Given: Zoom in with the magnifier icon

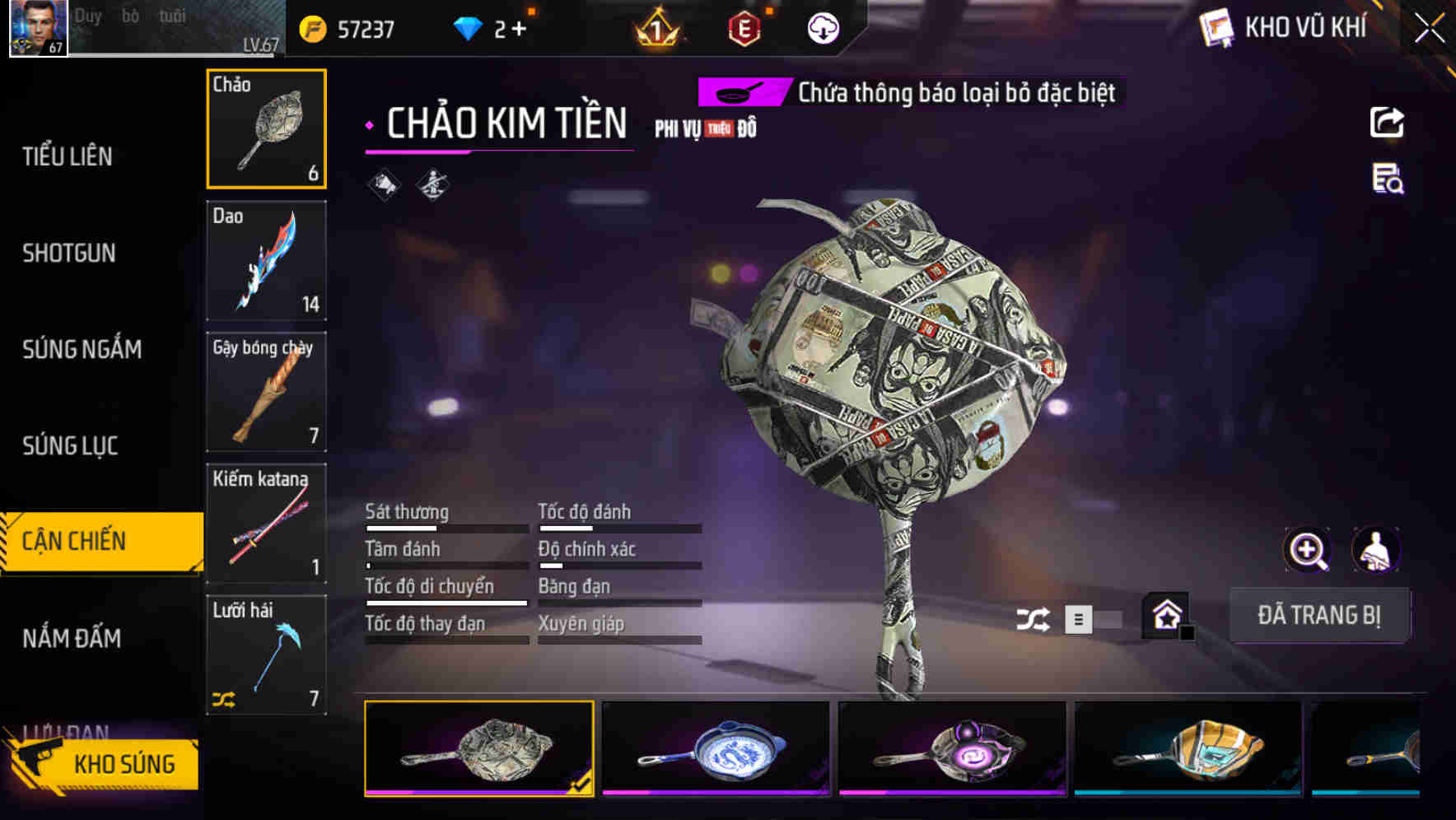Looking at the screenshot, I should coord(1308,550).
